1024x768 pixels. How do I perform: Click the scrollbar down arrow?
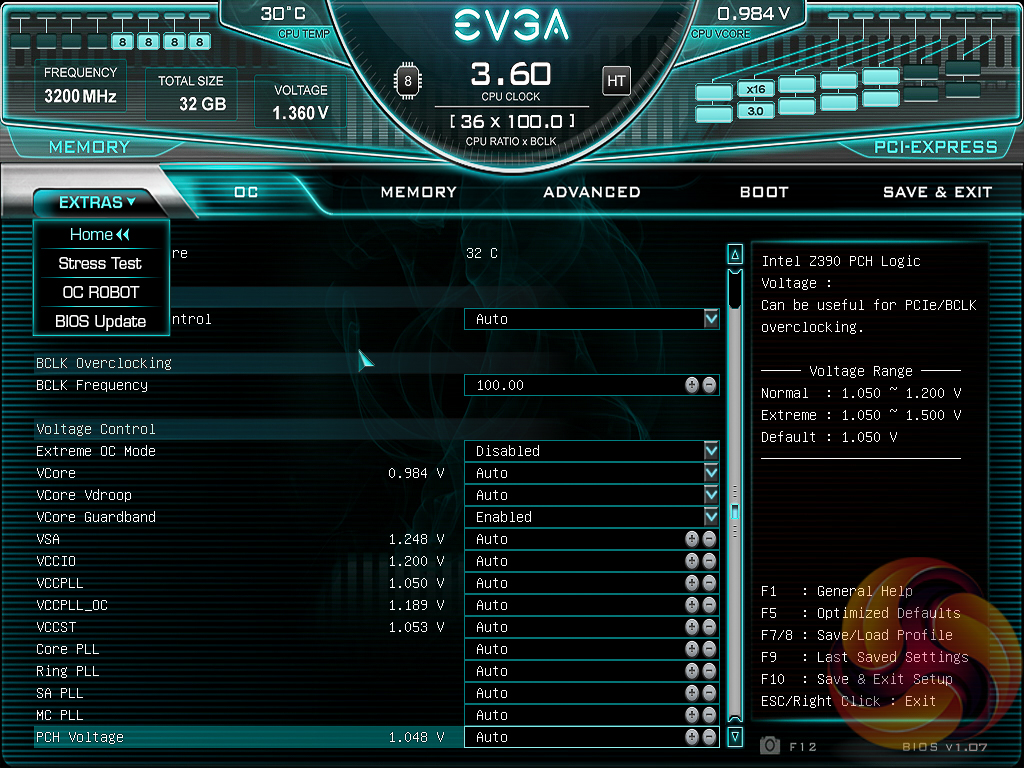735,737
